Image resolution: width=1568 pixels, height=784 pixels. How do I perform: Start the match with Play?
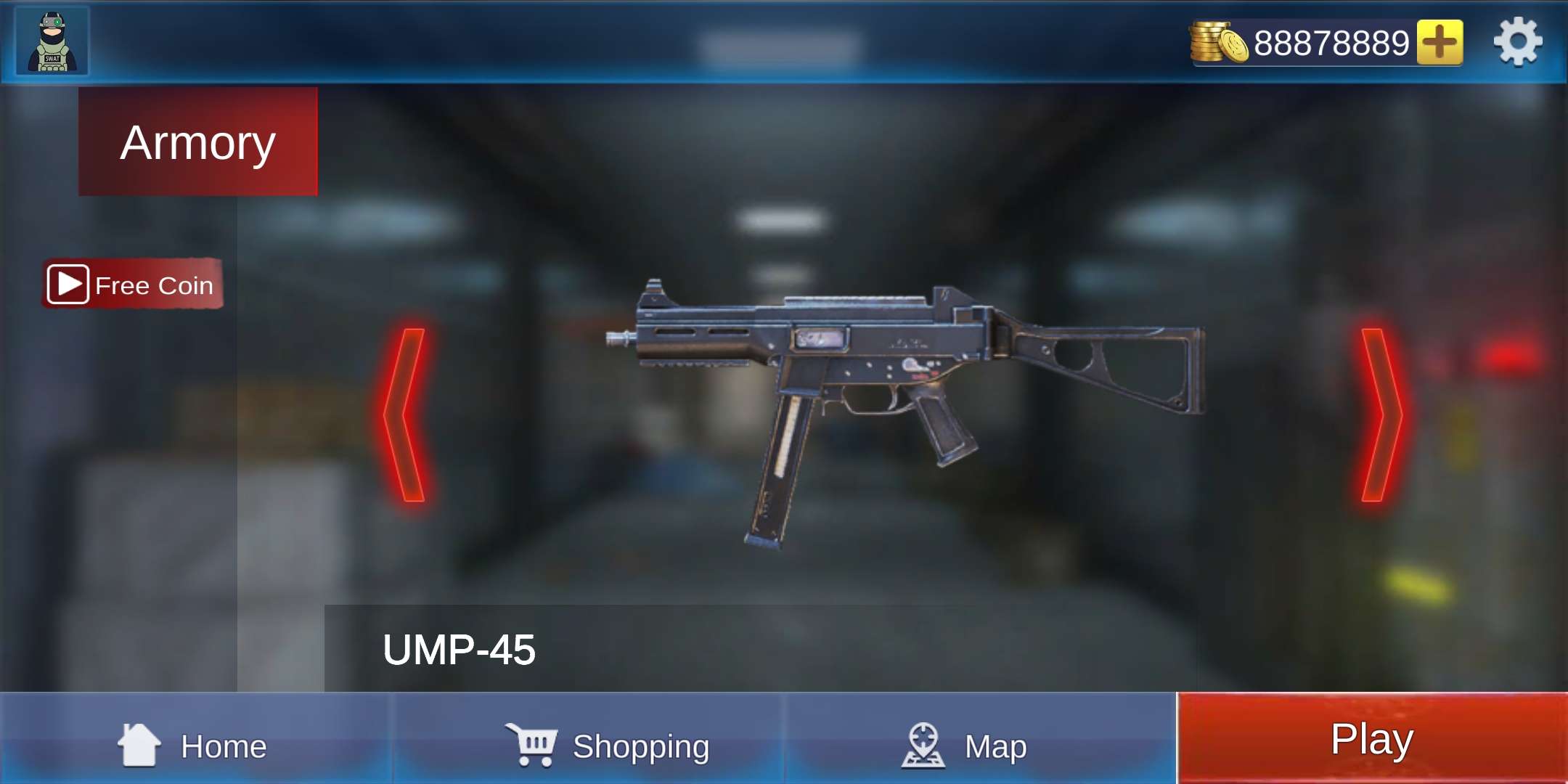tap(1371, 738)
